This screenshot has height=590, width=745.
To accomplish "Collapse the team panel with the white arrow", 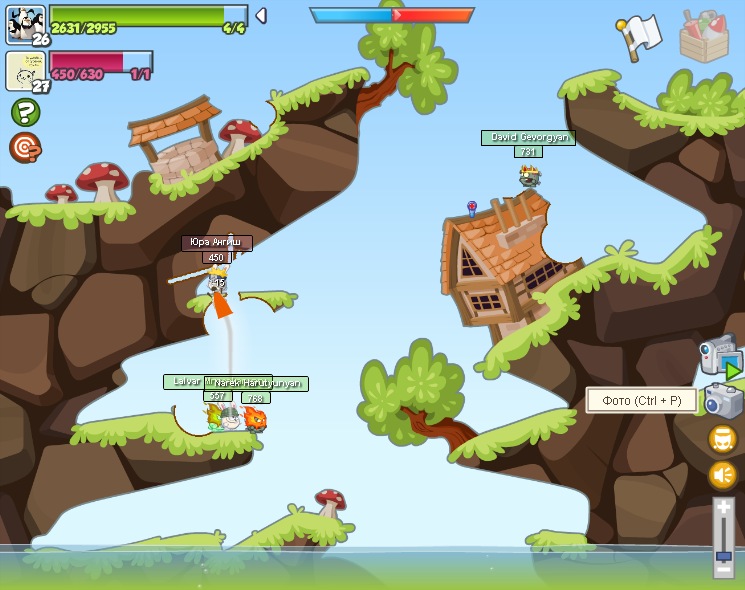I will pyautogui.click(x=261, y=15).
